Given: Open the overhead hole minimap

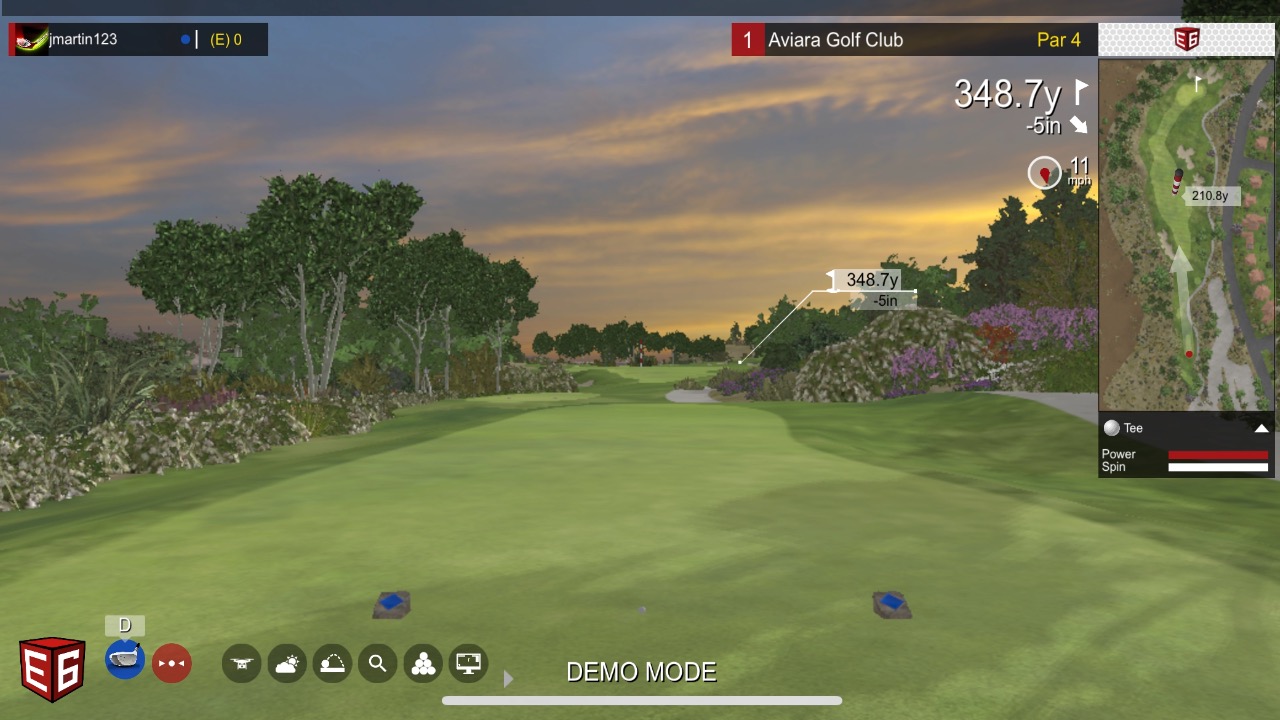Looking at the screenshot, I should [1186, 235].
